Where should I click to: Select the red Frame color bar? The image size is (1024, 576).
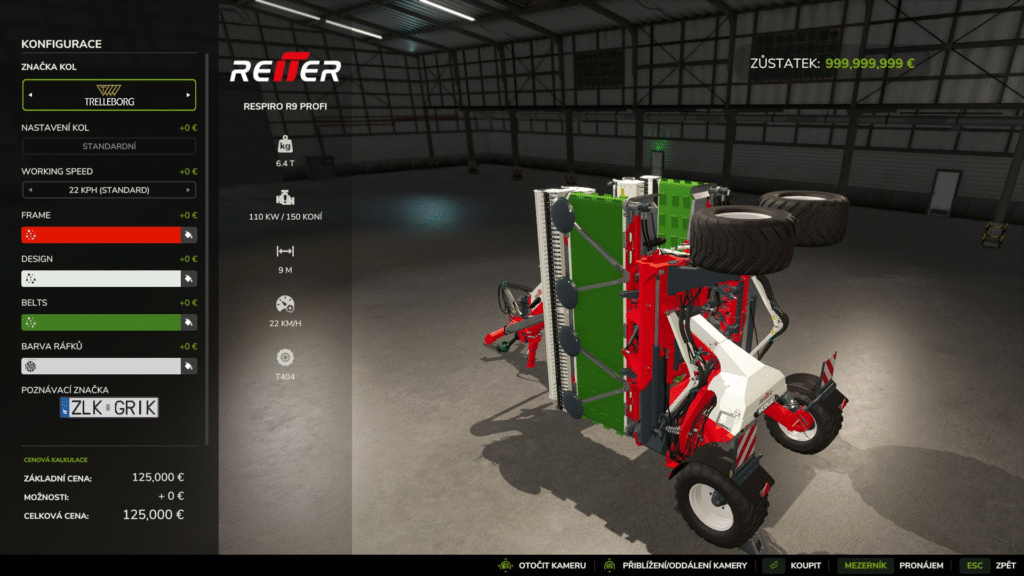[100, 234]
